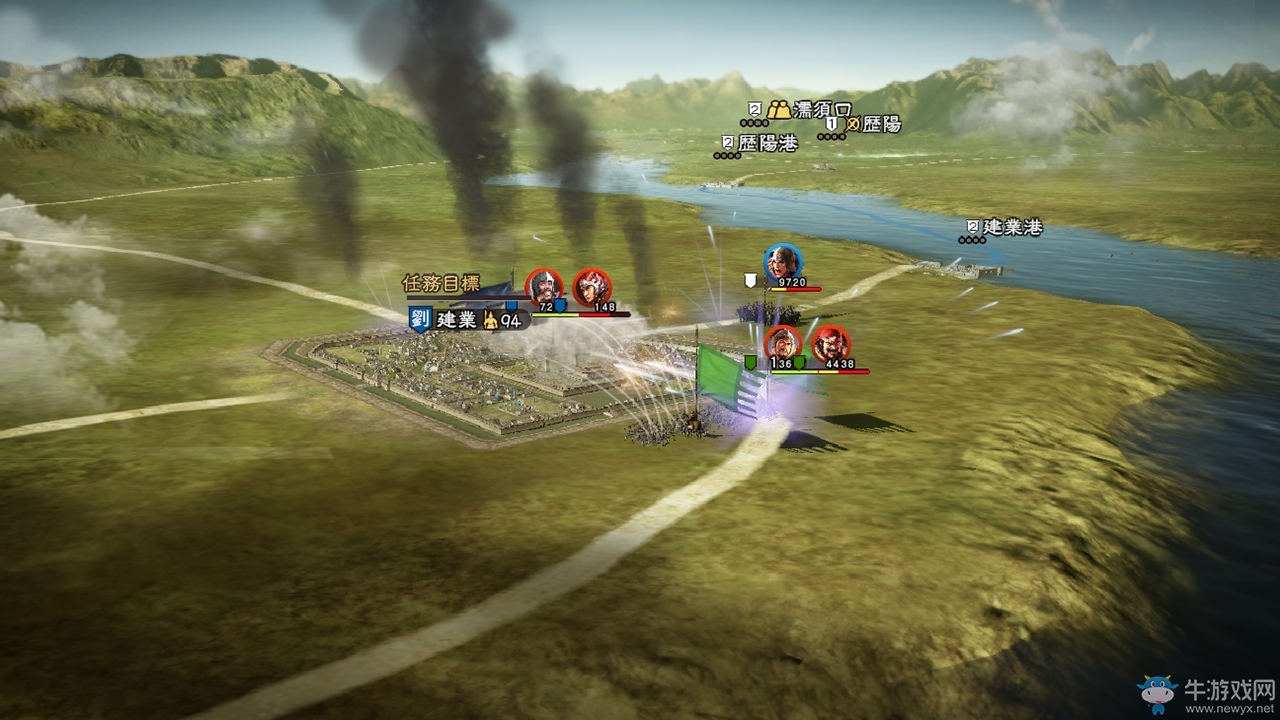Pick the officer portrait with 4438 troops
The image size is (1280, 720).
point(830,344)
